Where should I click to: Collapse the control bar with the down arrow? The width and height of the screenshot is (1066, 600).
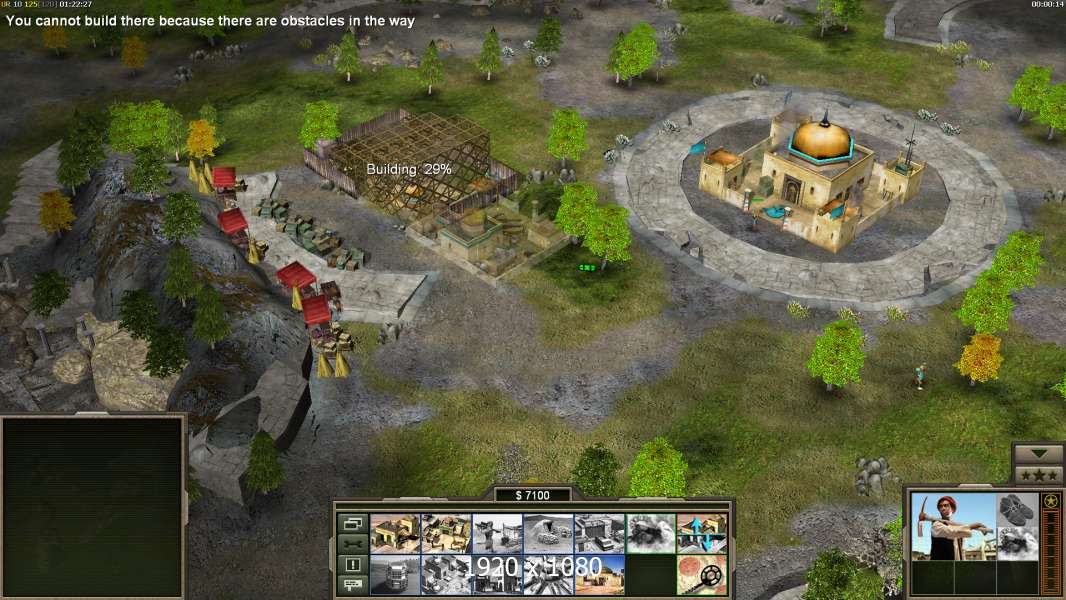1038,454
